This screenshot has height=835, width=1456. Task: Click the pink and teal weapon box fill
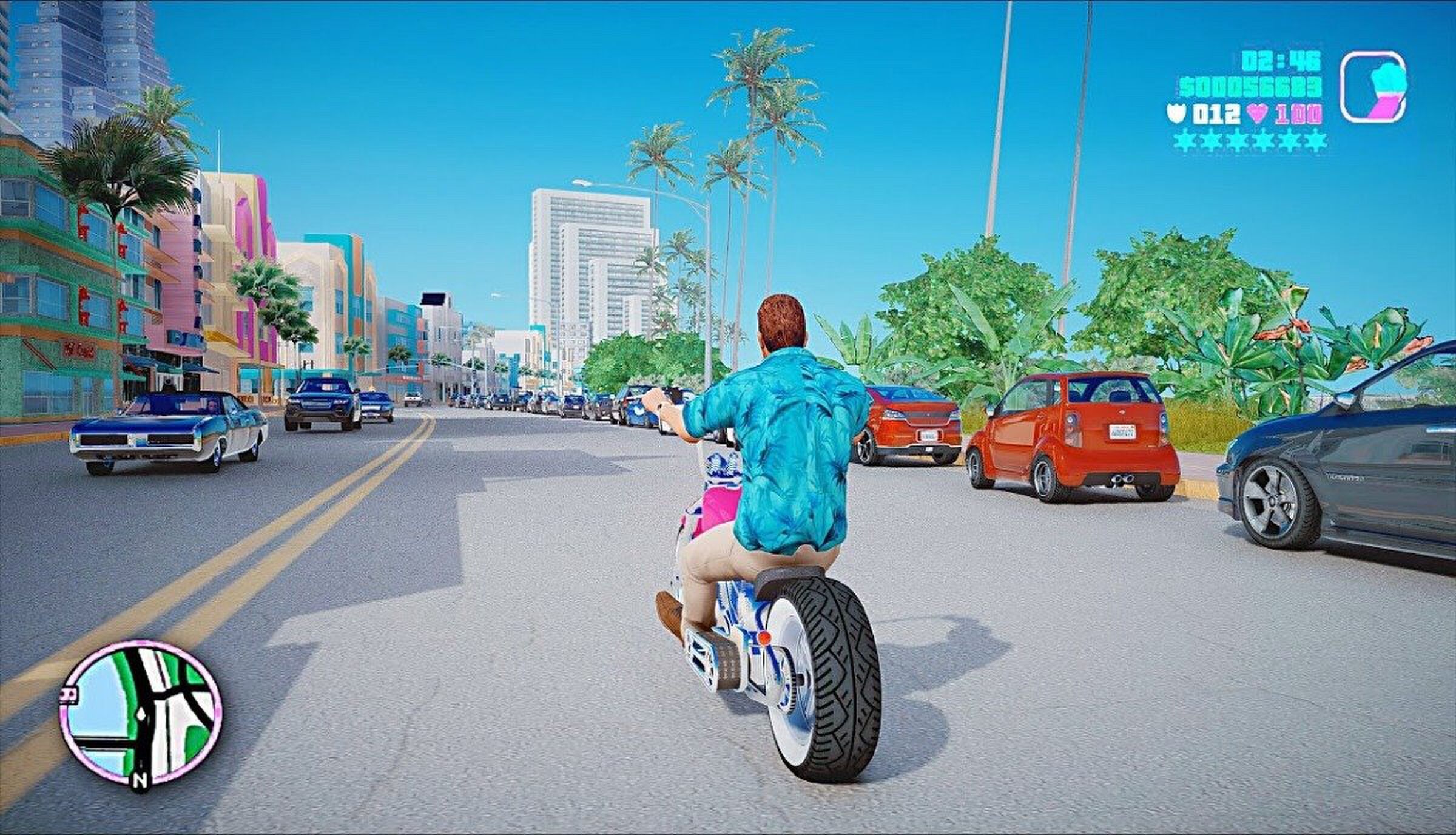pyautogui.click(x=1386, y=94)
